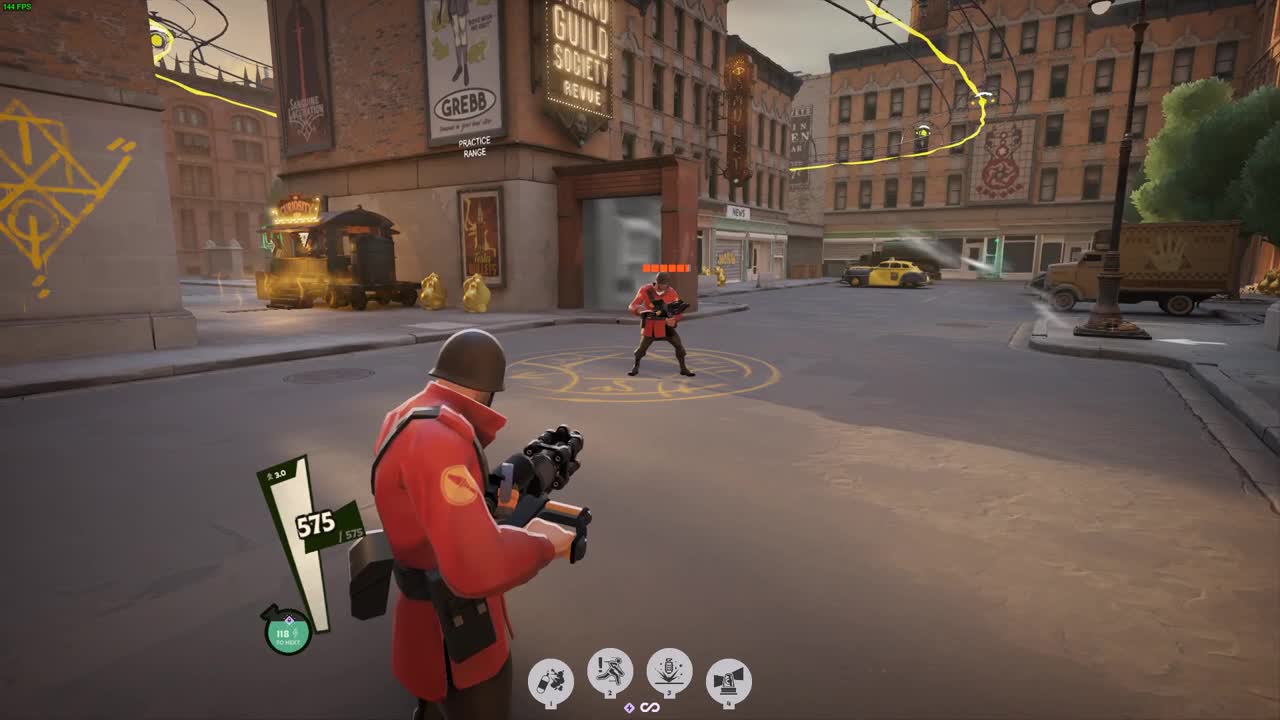Viewport: 1280px width, 720px height.
Task: Activate the spray can ability icon
Action: point(550,681)
